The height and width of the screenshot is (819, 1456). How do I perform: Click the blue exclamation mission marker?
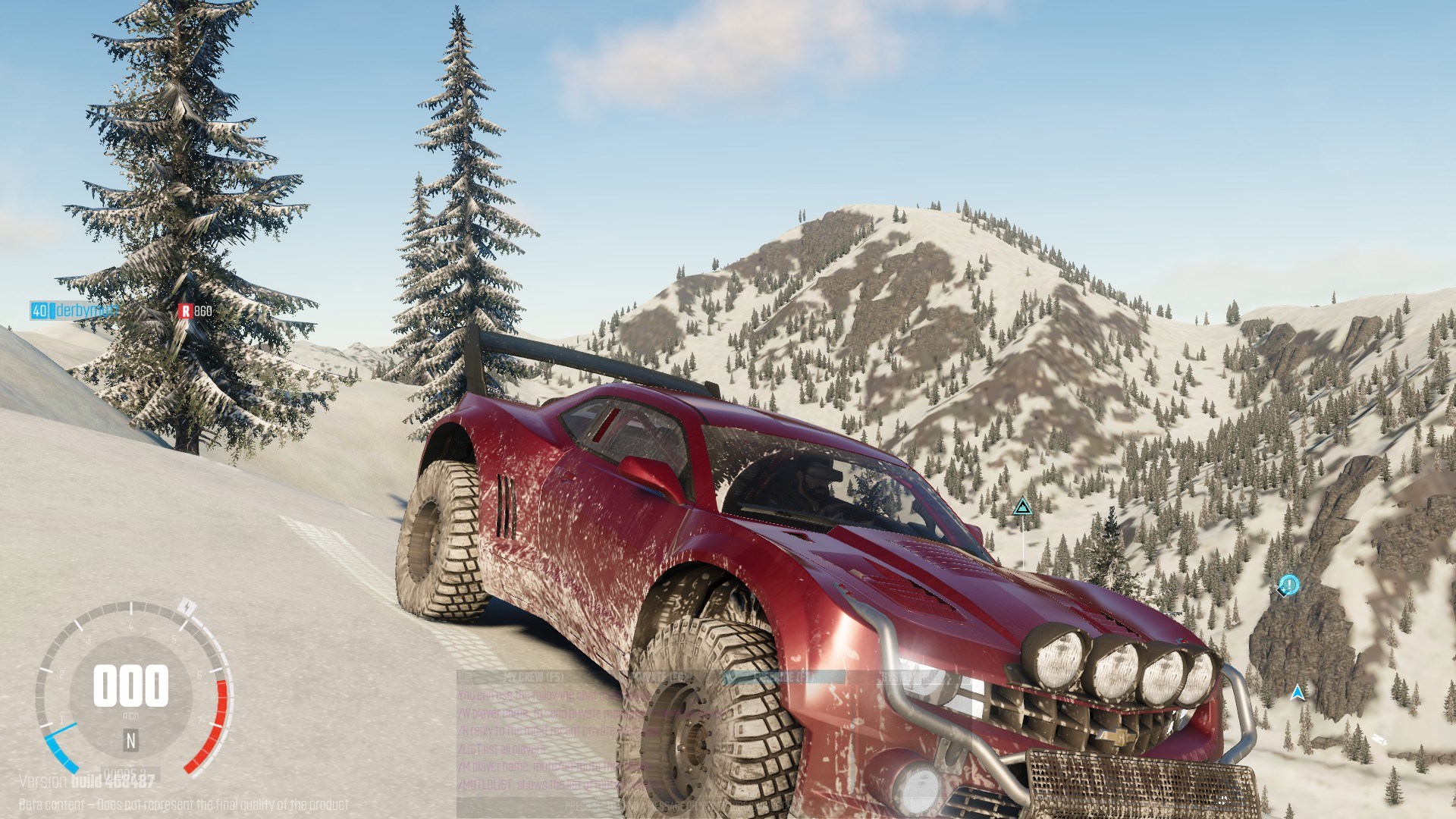1288,585
